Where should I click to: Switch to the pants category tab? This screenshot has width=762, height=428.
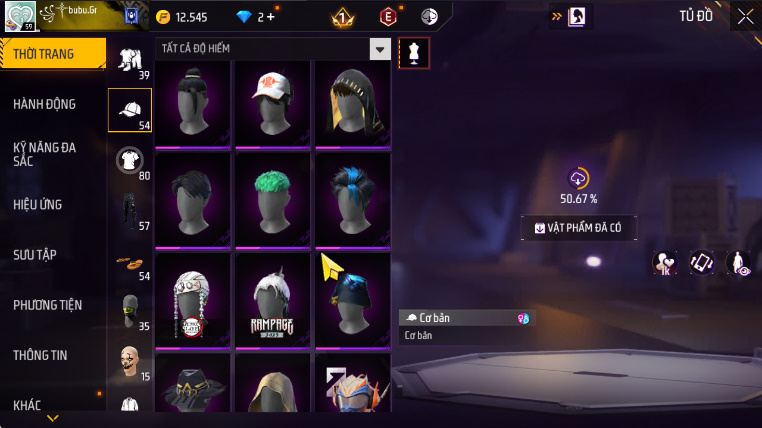130,210
